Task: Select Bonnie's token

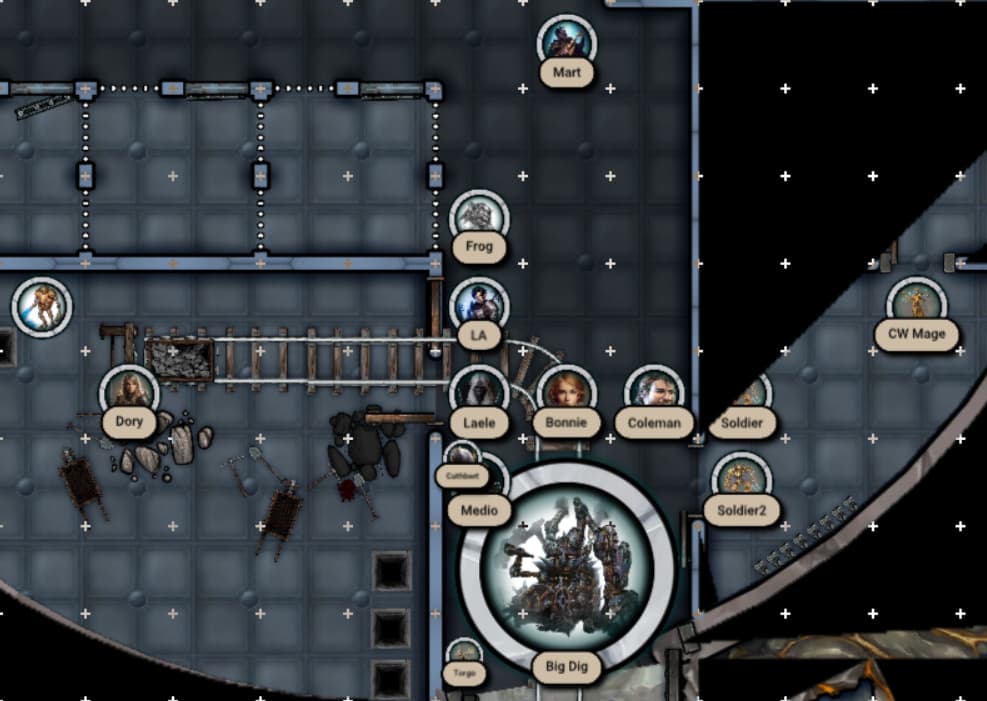Action: coord(566,392)
